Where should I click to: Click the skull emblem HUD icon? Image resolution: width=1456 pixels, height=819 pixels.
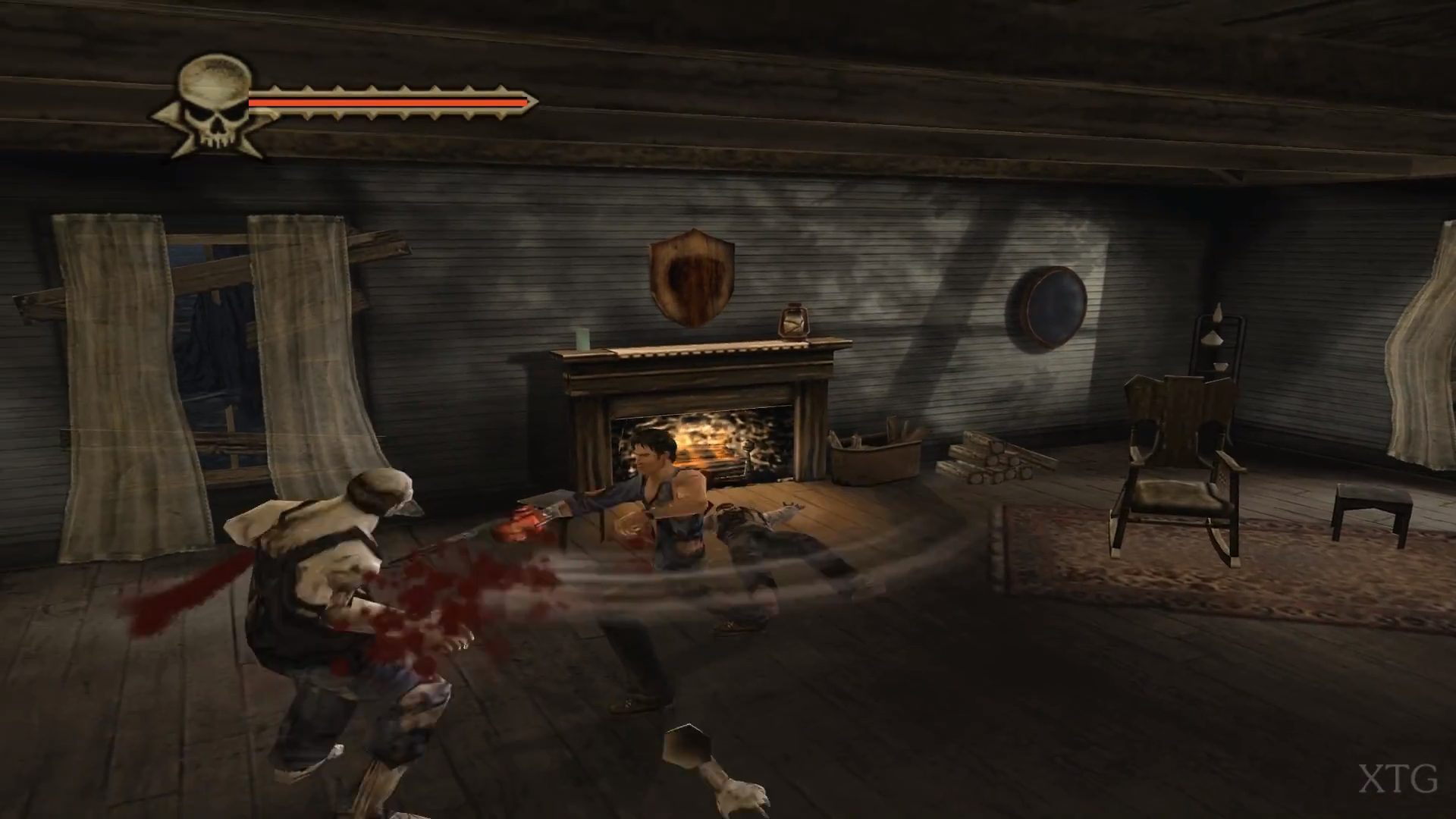pyautogui.click(x=214, y=105)
